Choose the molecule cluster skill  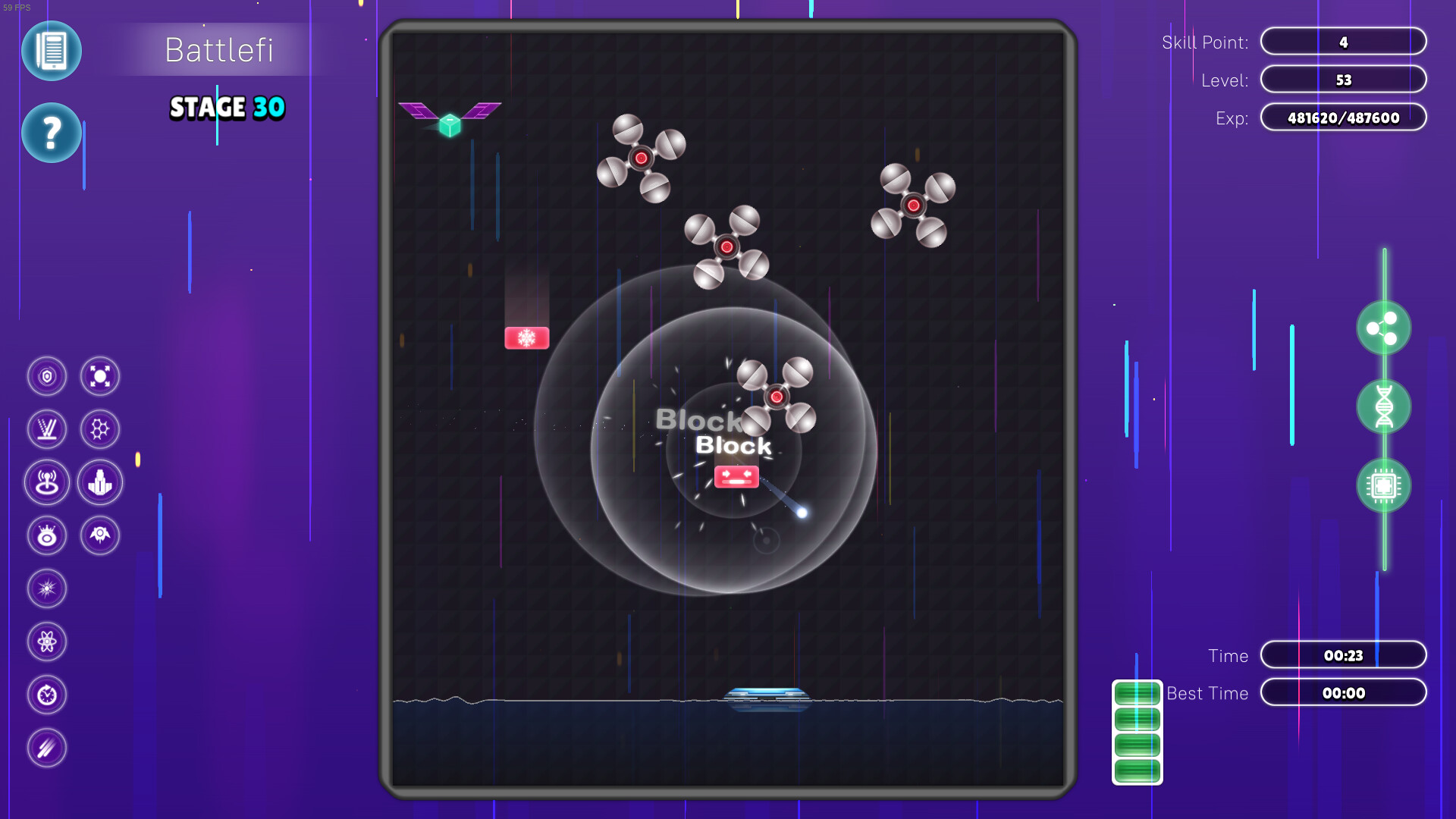(99, 429)
